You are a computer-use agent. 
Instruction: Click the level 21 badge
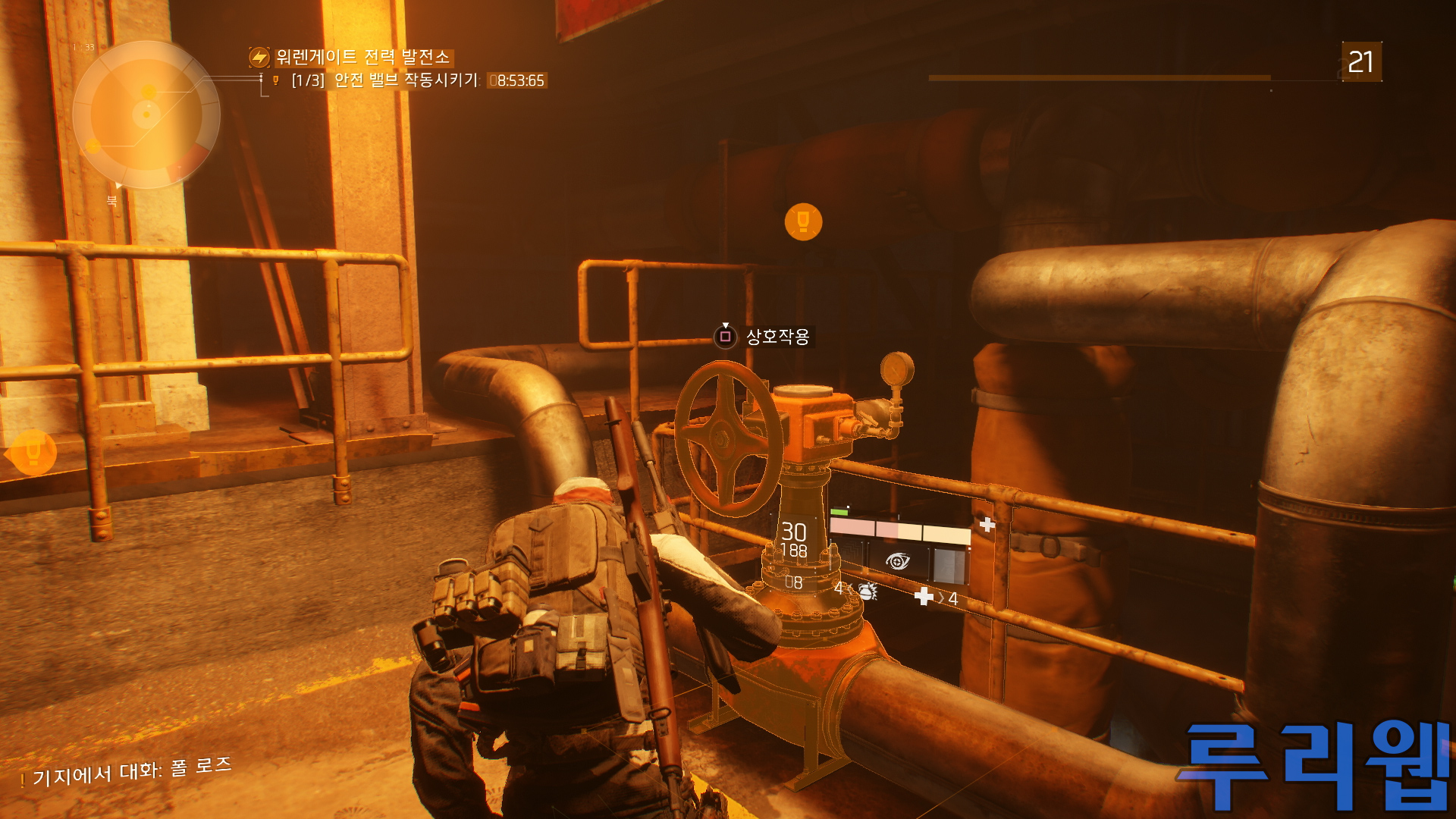1361,61
